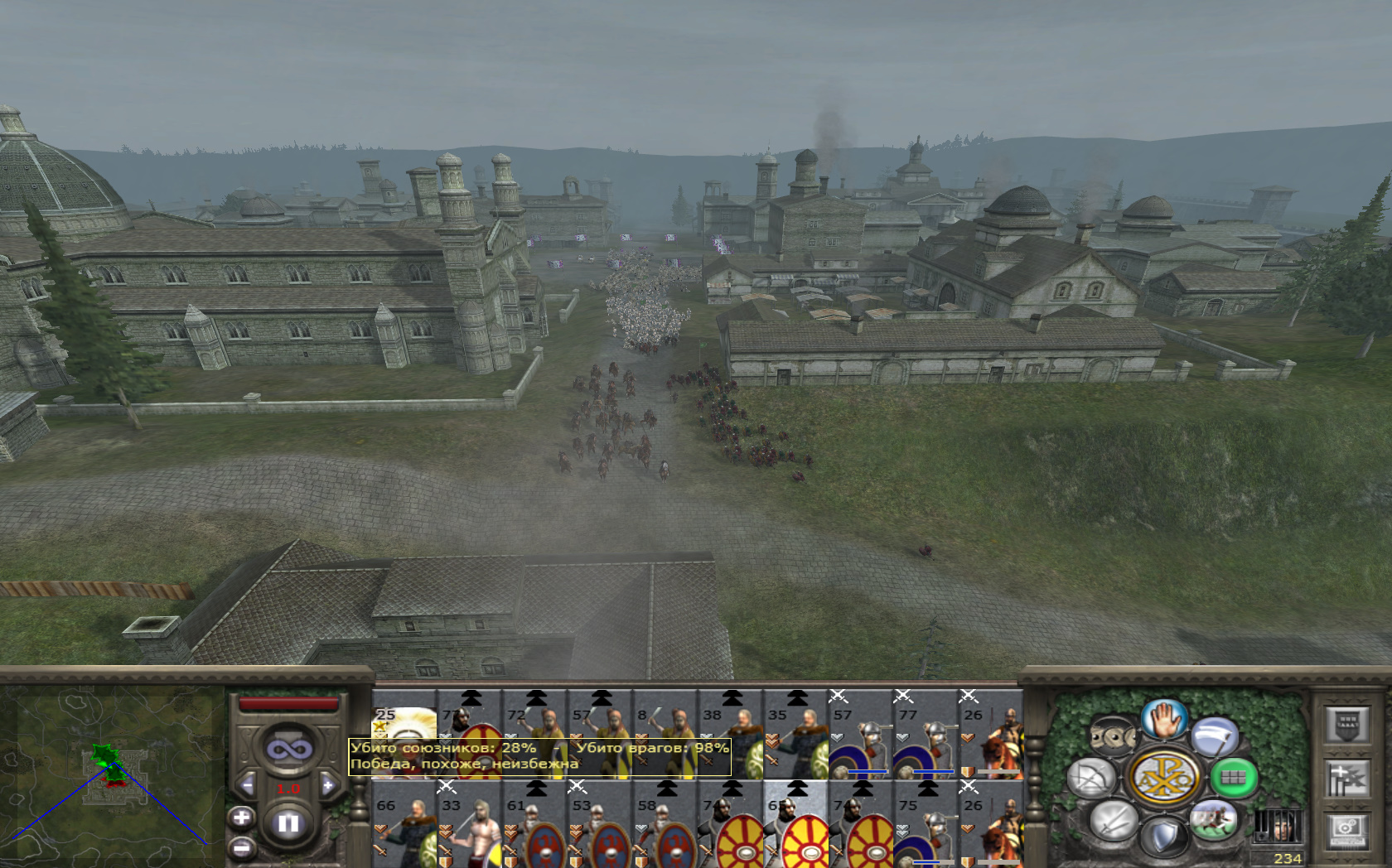Image resolution: width=1392 pixels, height=868 pixels.
Task: Click the battle minimap
Action: pyautogui.click(x=112, y=774)
